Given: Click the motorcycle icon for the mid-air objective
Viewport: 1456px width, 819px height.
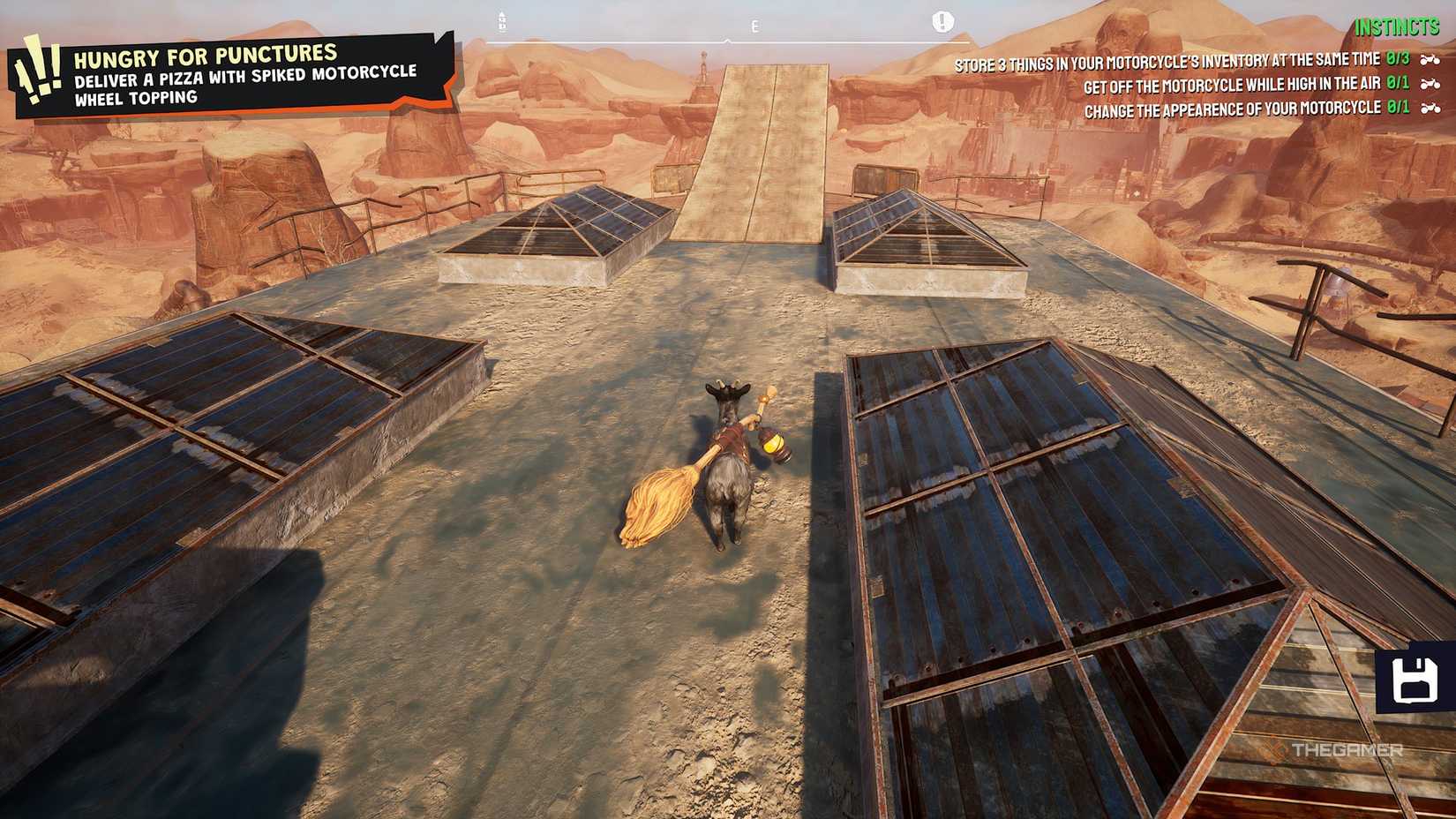Looking at the screenshot, I should coord(1430,86).
